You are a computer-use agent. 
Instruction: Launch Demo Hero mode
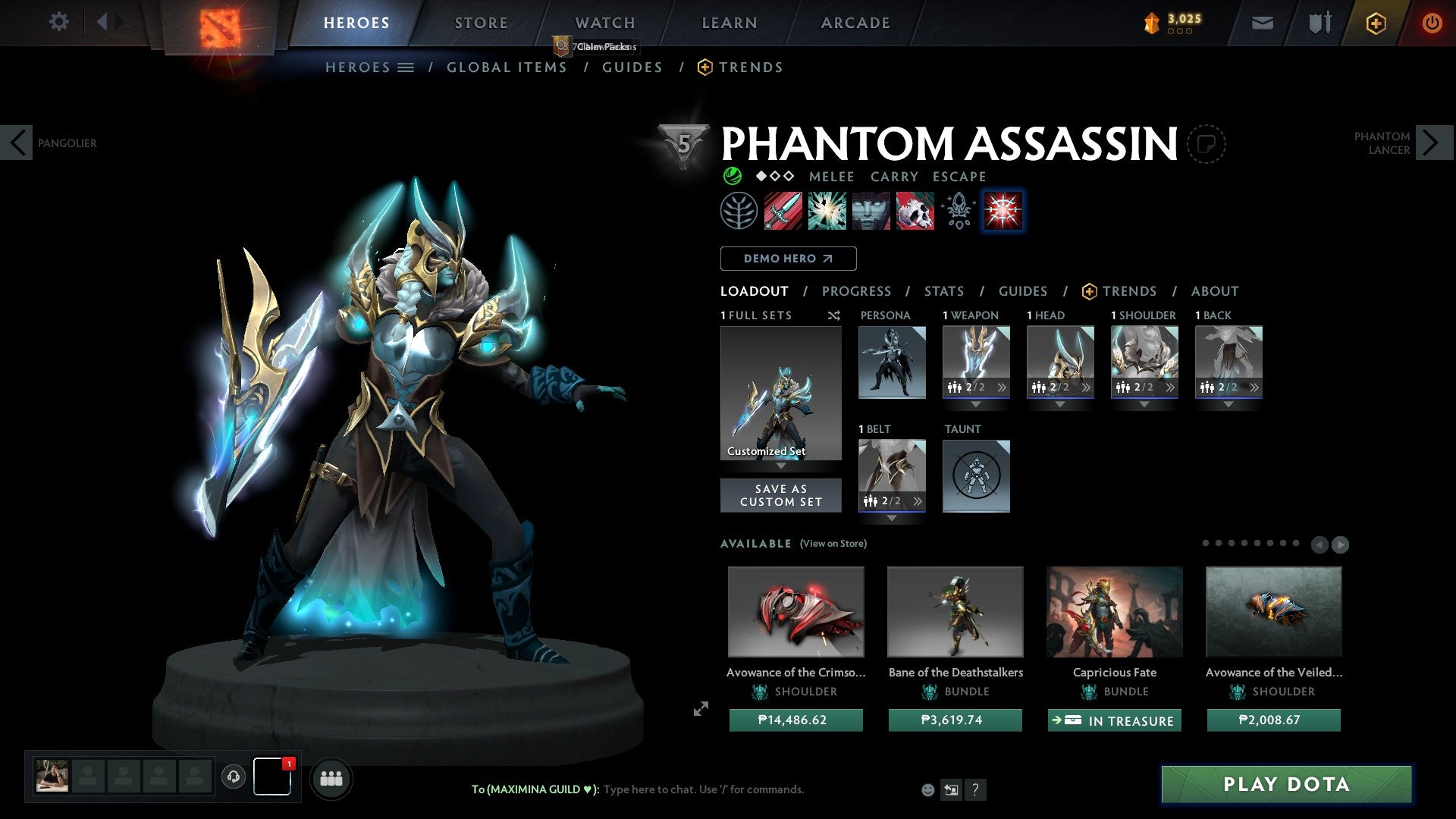(x=788, y=259)
